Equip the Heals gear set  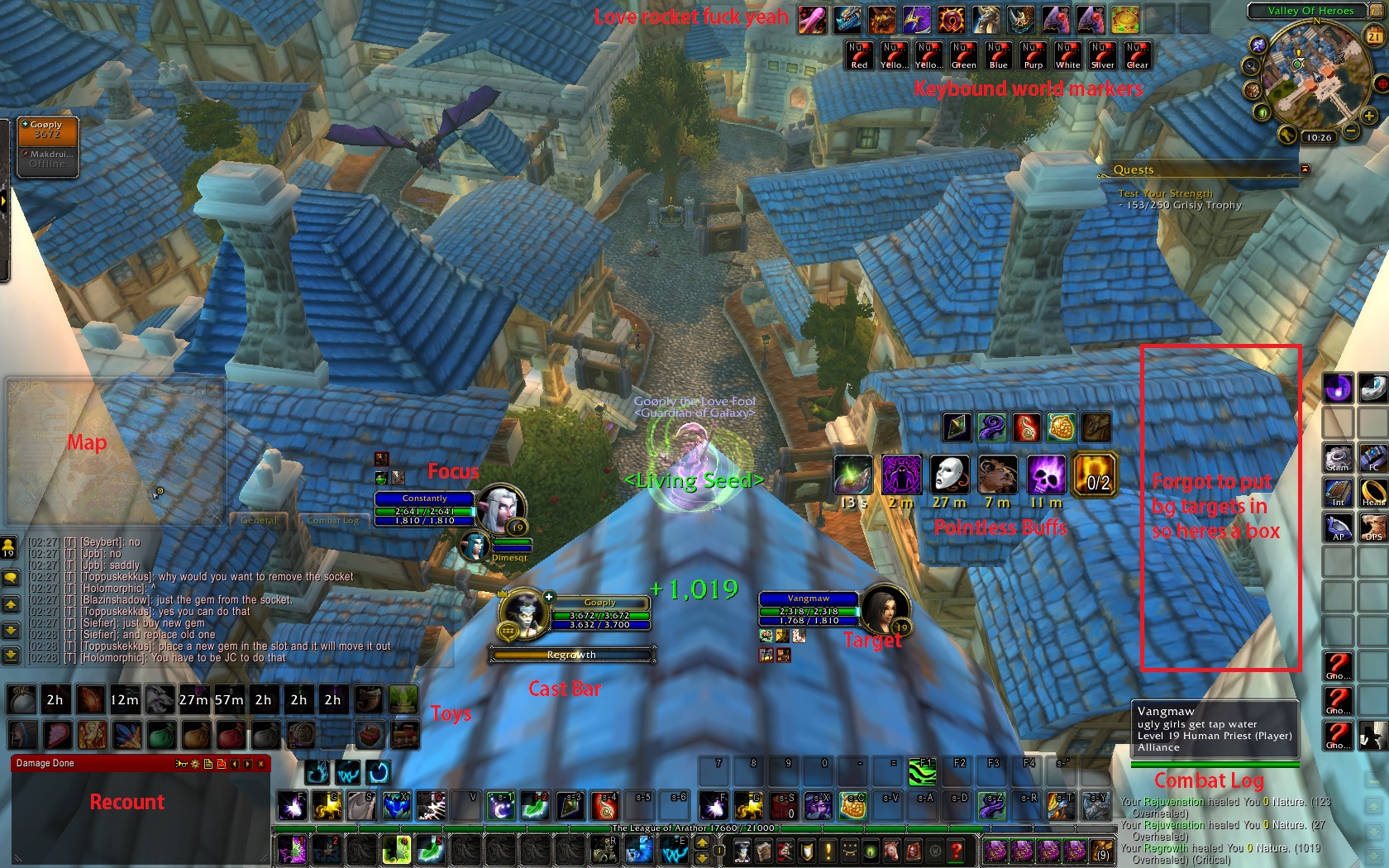(1373, 493)
